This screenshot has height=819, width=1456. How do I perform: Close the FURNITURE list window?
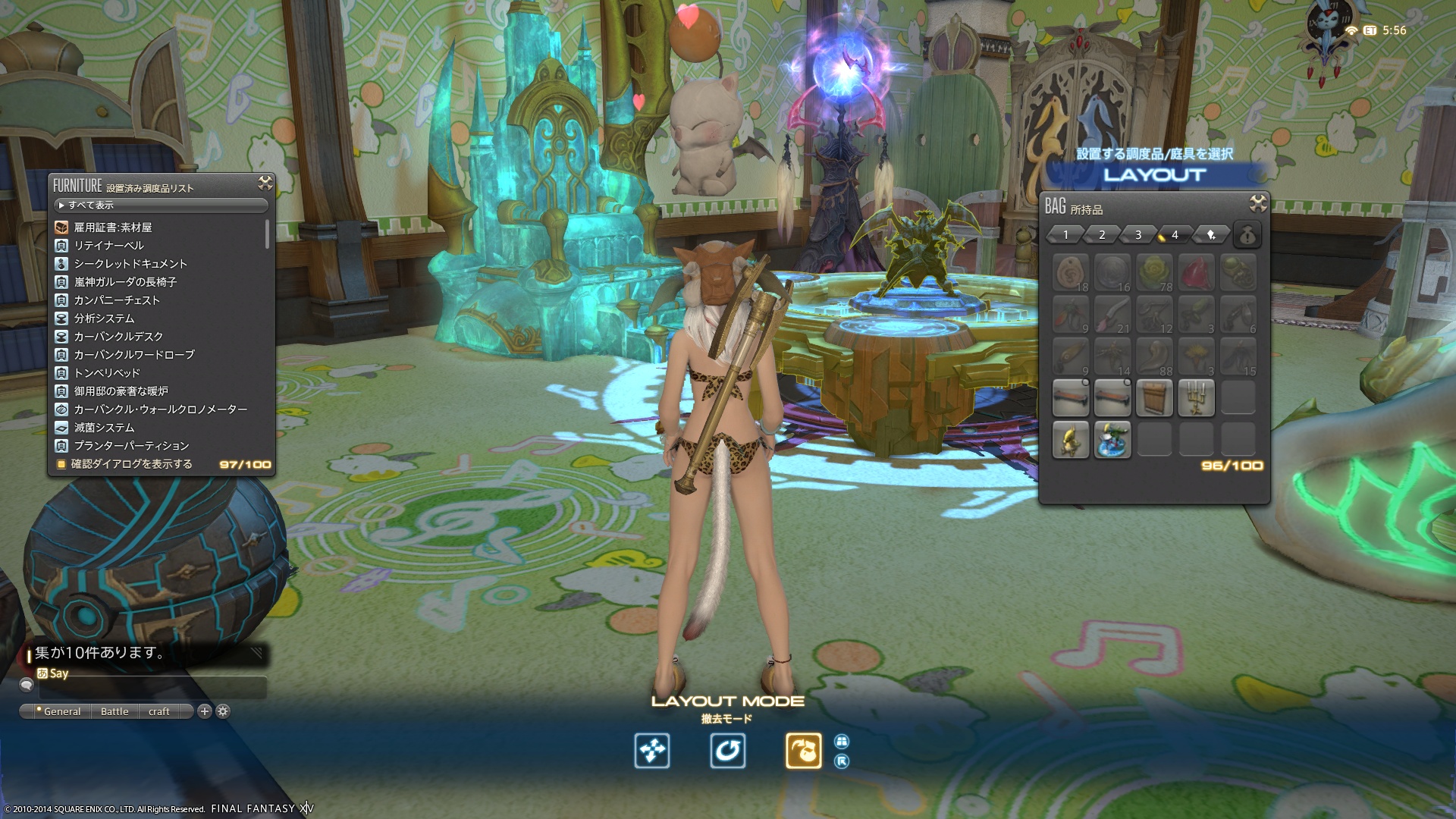[265, 183]
